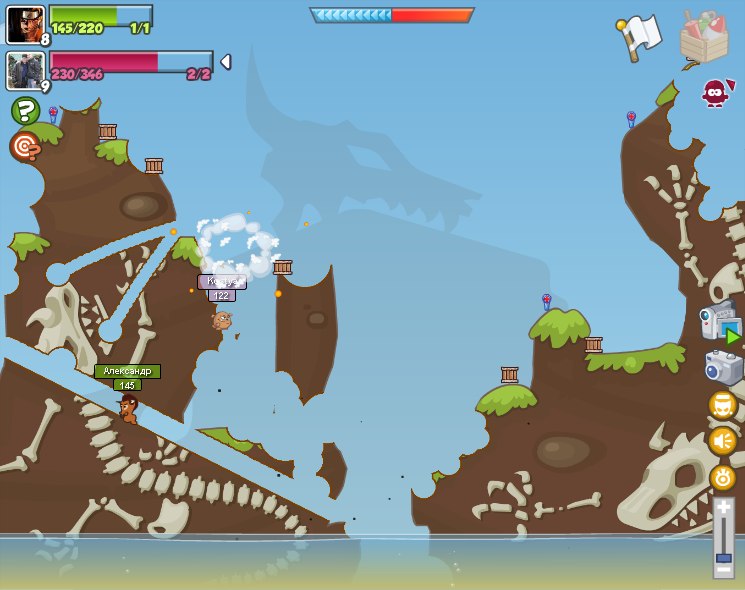Select the level 8 player avatar
The width and height of the screenshot is (745, 590).
[x=25, y=24]
